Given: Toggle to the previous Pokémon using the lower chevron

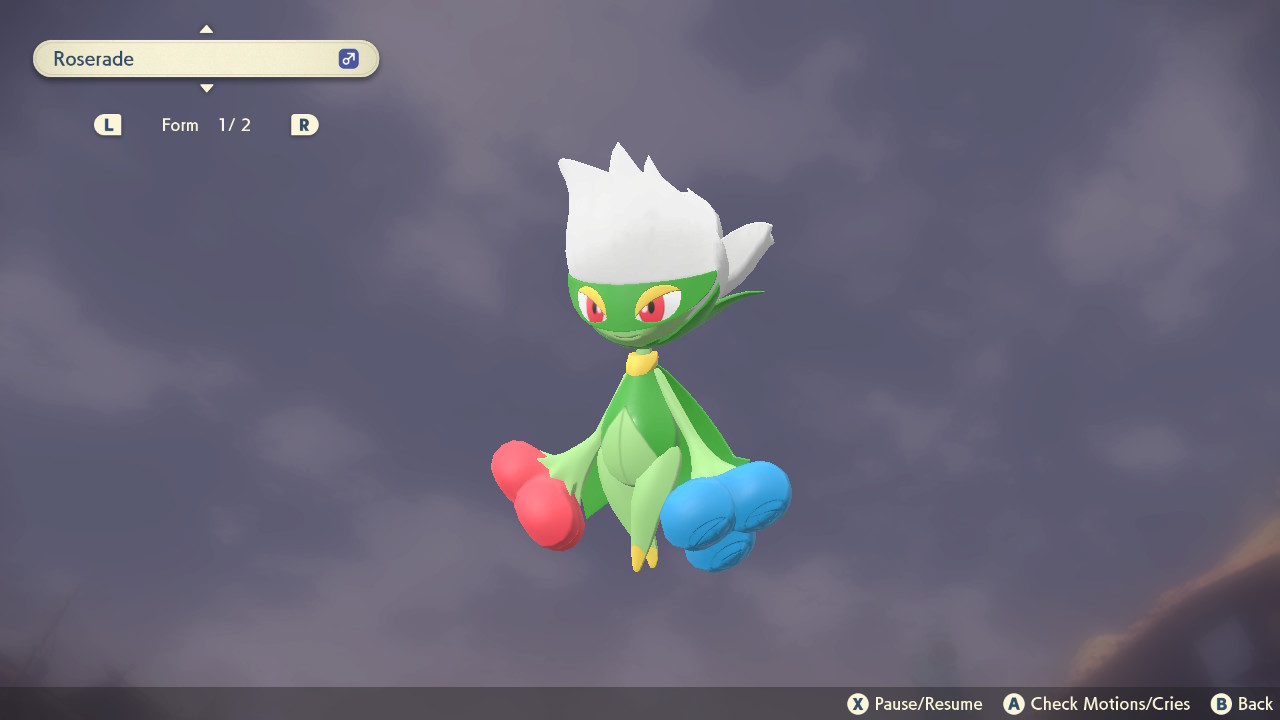Looking at the screenshot, I should click(x=206, y=88).
